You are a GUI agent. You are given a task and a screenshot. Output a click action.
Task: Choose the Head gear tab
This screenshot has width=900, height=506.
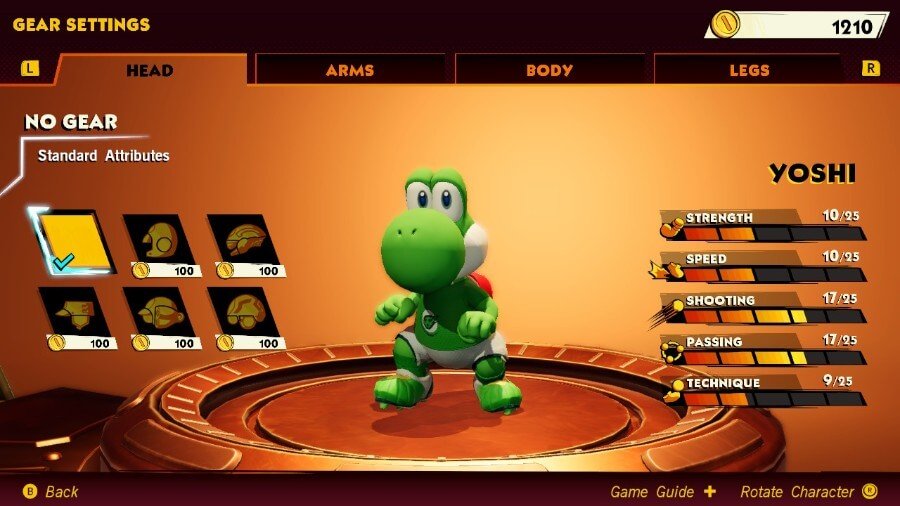coord(150,70)
